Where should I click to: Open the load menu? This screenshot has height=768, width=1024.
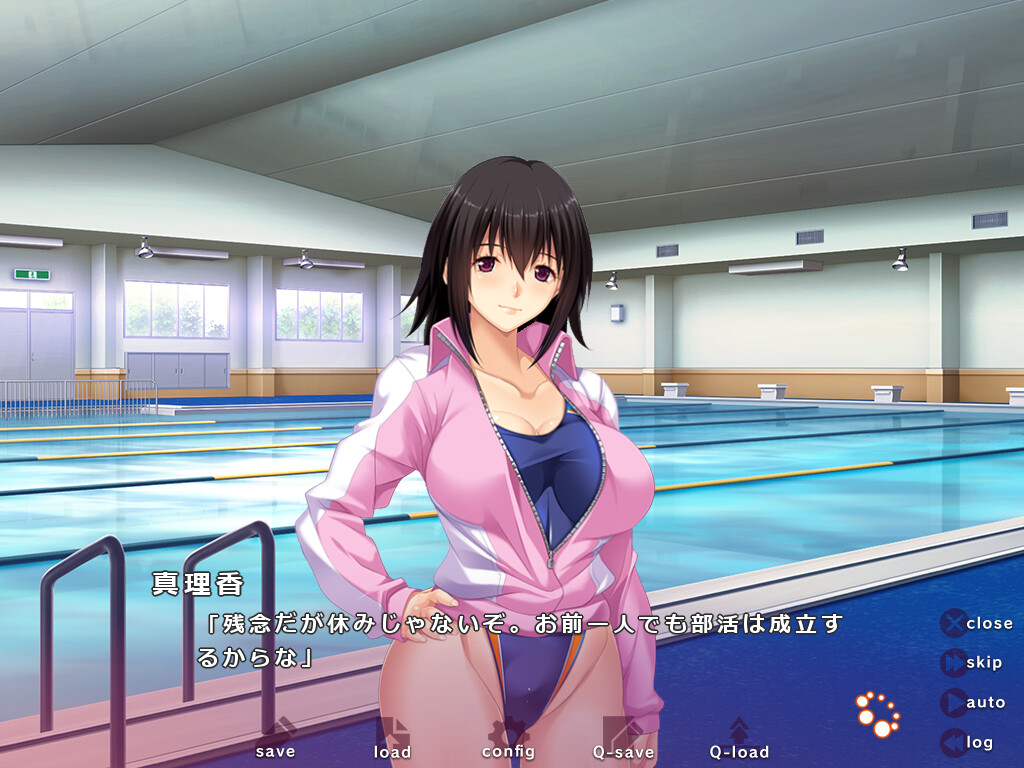click(392, 740)
